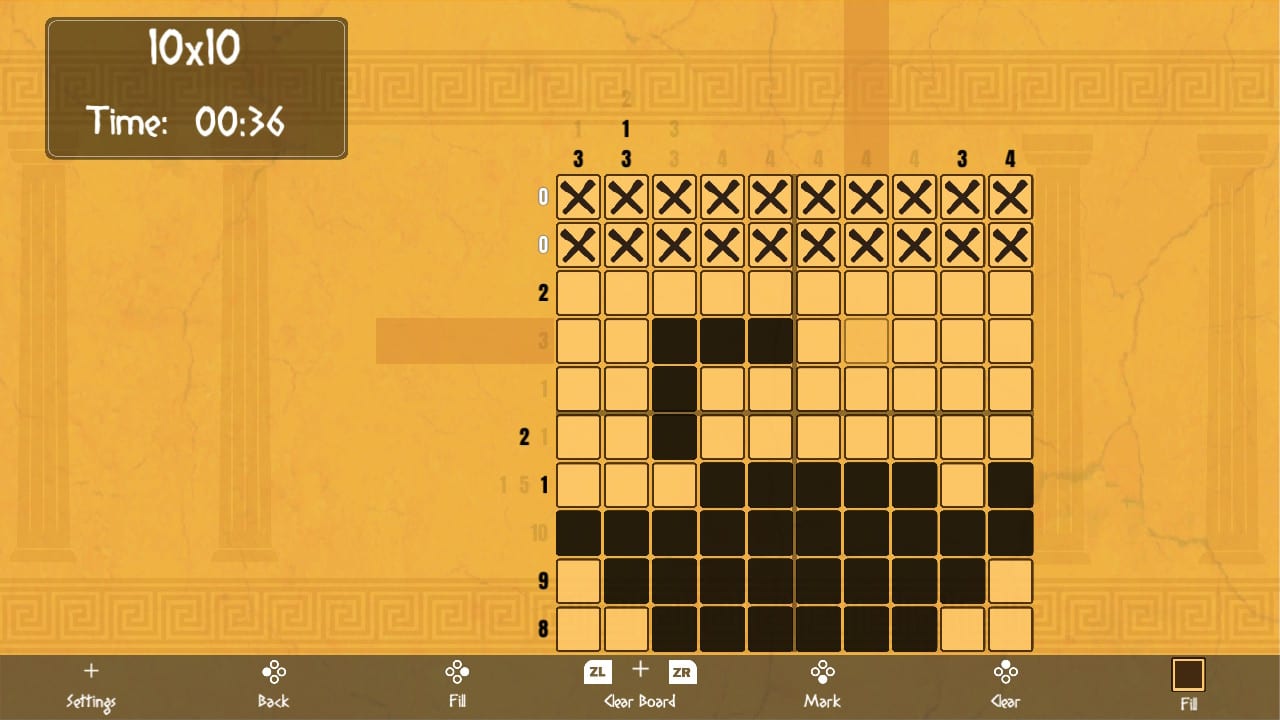Click the row clue reading 1 5 1

coord(521,483)
